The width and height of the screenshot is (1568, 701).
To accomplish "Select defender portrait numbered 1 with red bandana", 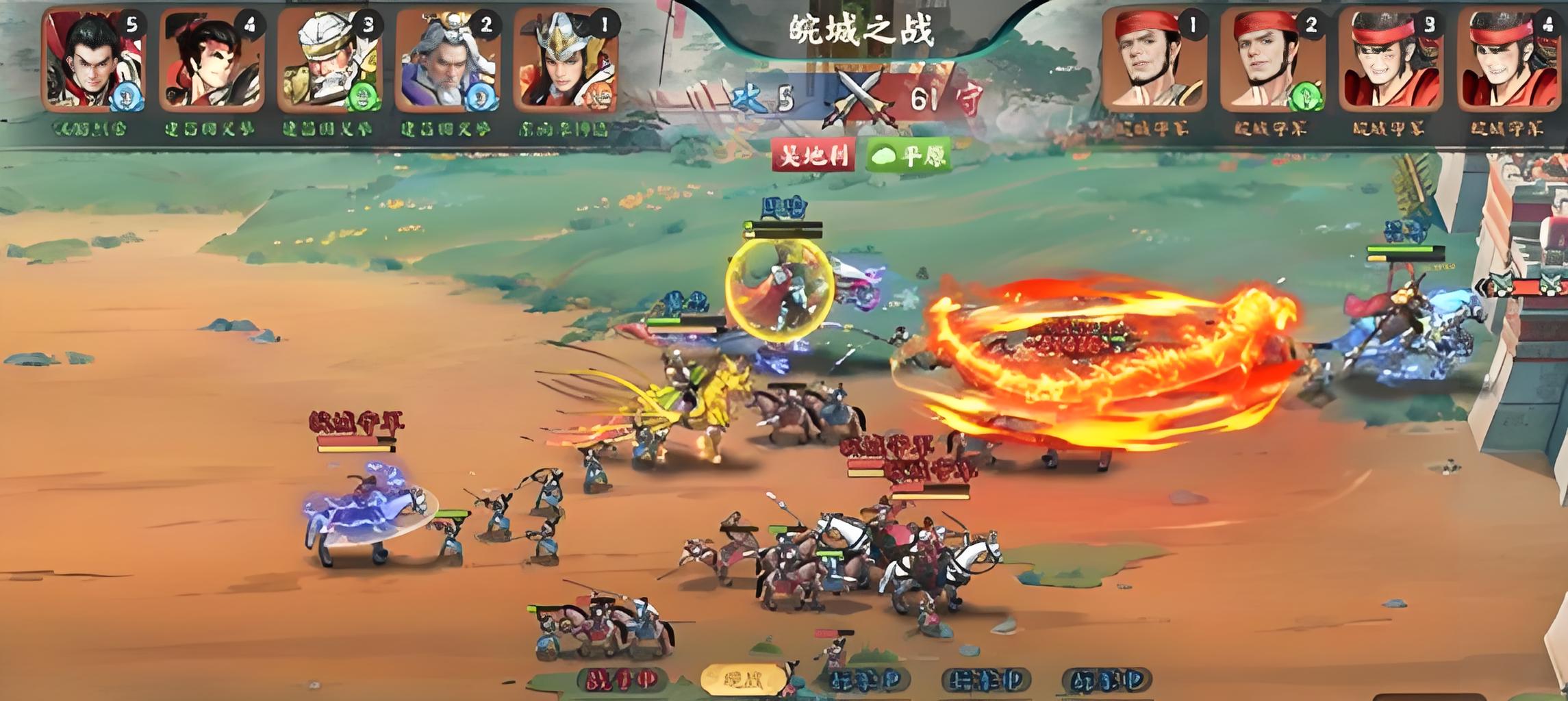I will 1154,61.
